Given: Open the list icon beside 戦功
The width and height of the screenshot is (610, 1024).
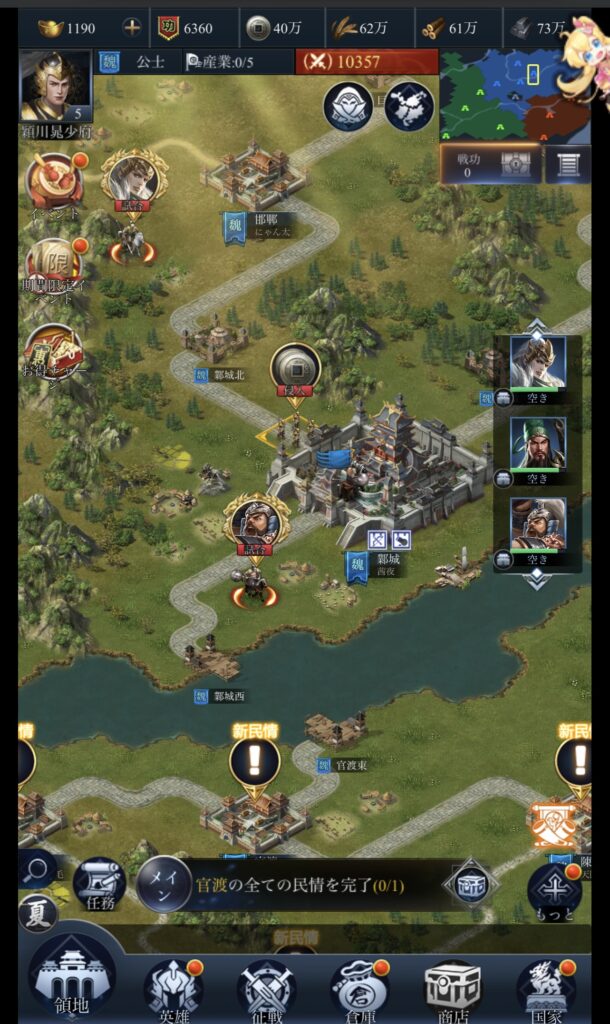Looking at the screenshot, I should click(x=568, y=165).
